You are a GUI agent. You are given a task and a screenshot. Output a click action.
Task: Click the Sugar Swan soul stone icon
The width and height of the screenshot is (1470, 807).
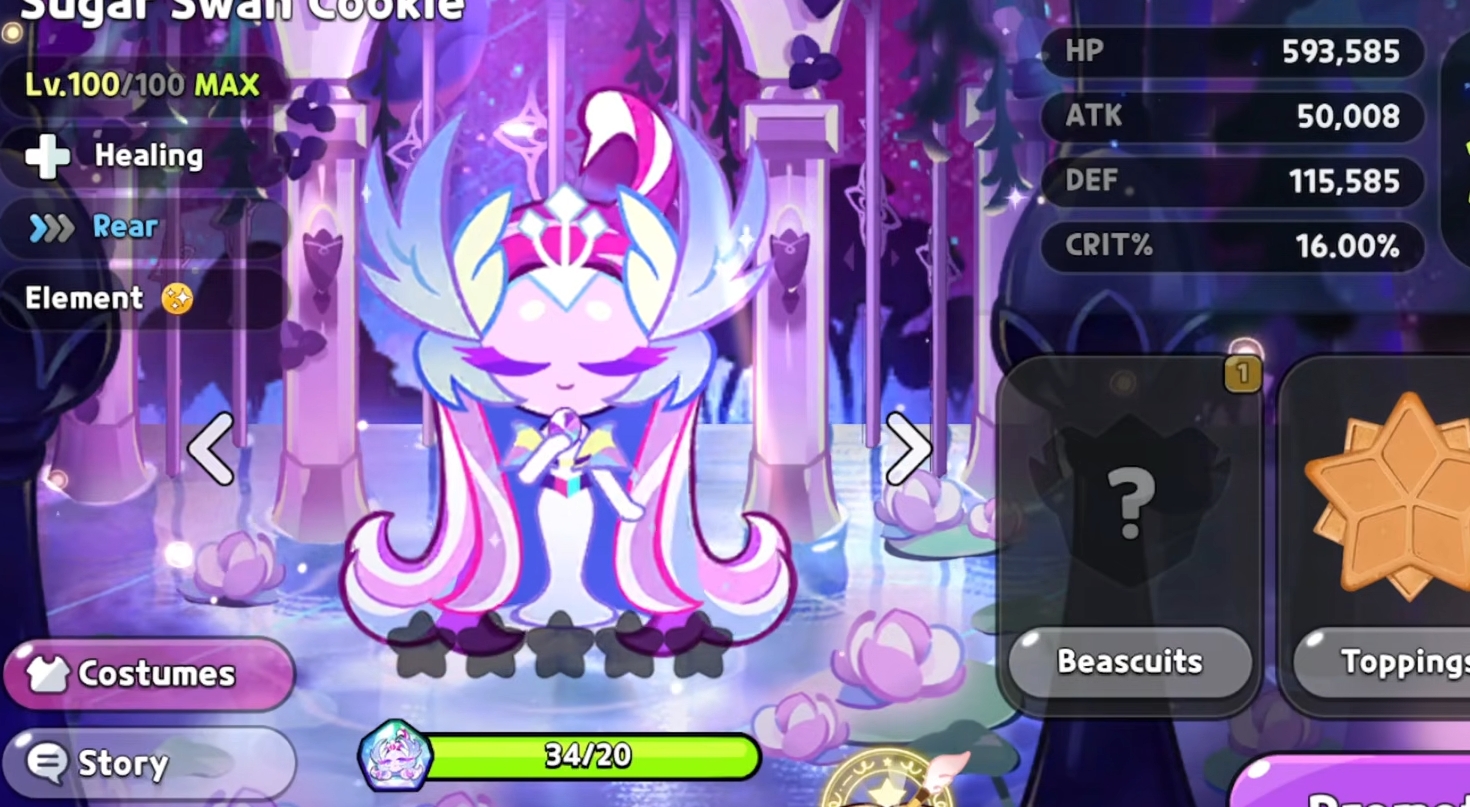394,757
